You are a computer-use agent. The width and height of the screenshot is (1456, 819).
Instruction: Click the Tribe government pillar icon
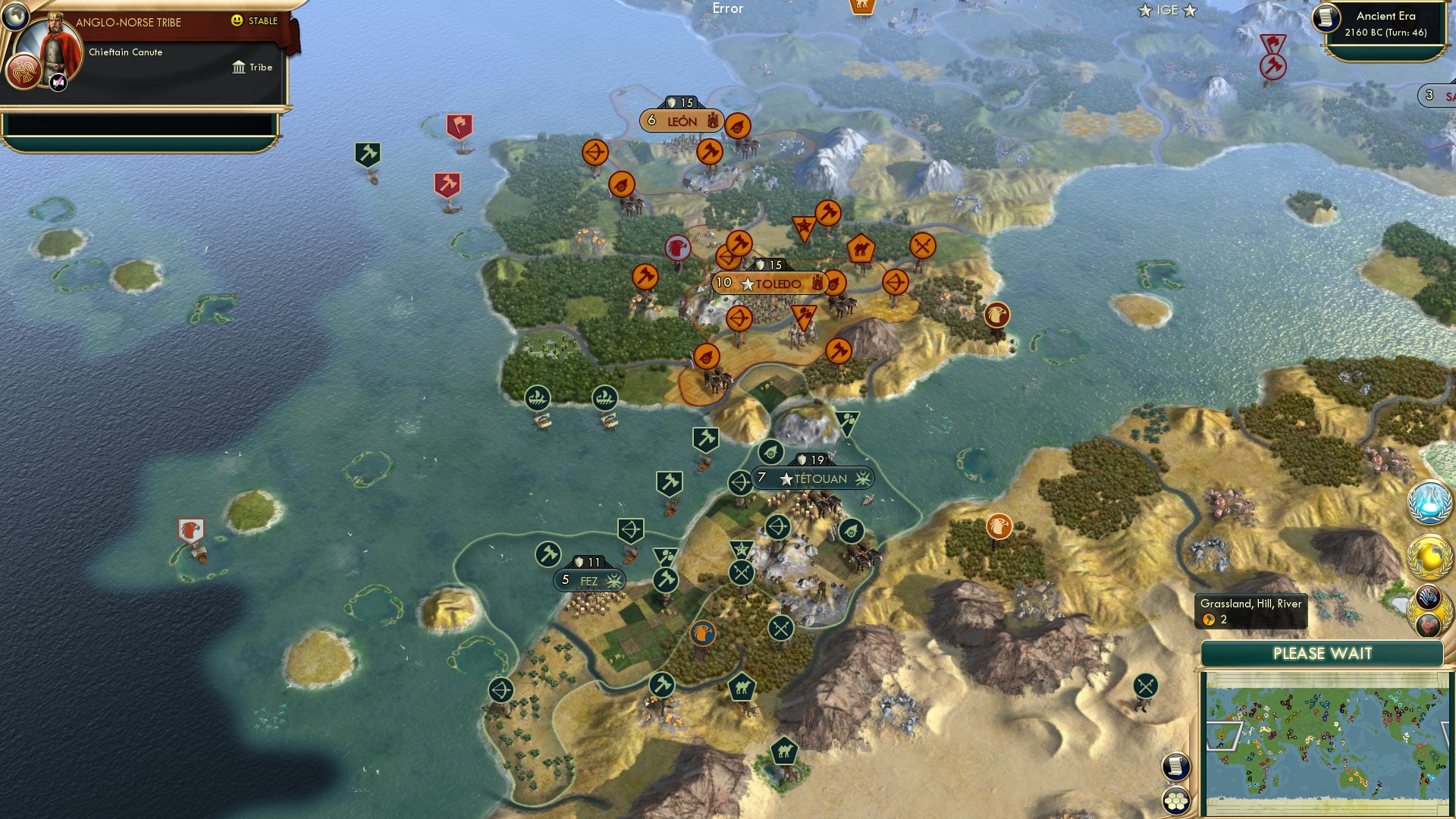pyautogui.click(x=239, y=67)
